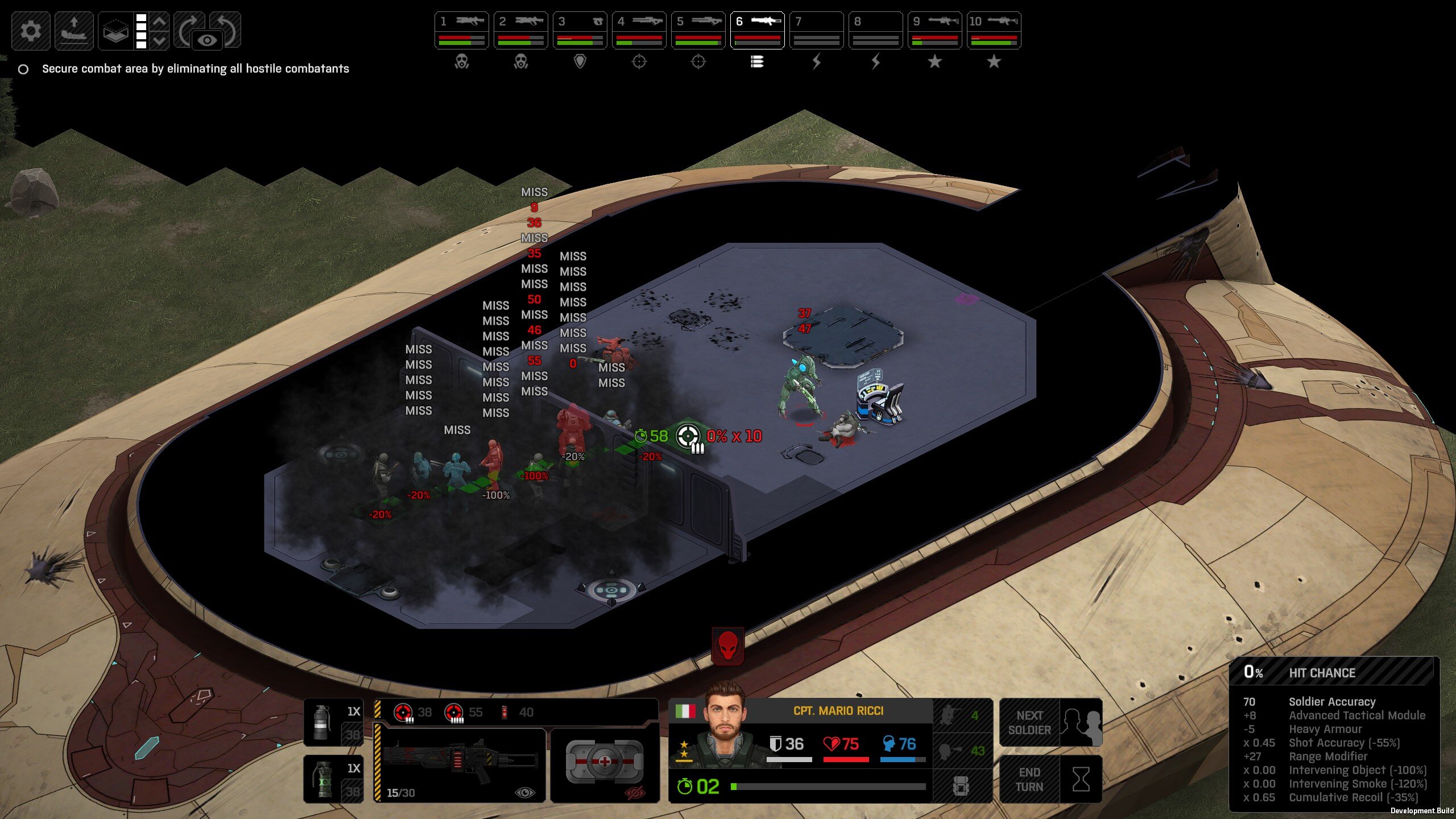Move camera up one level

(160, 22)
